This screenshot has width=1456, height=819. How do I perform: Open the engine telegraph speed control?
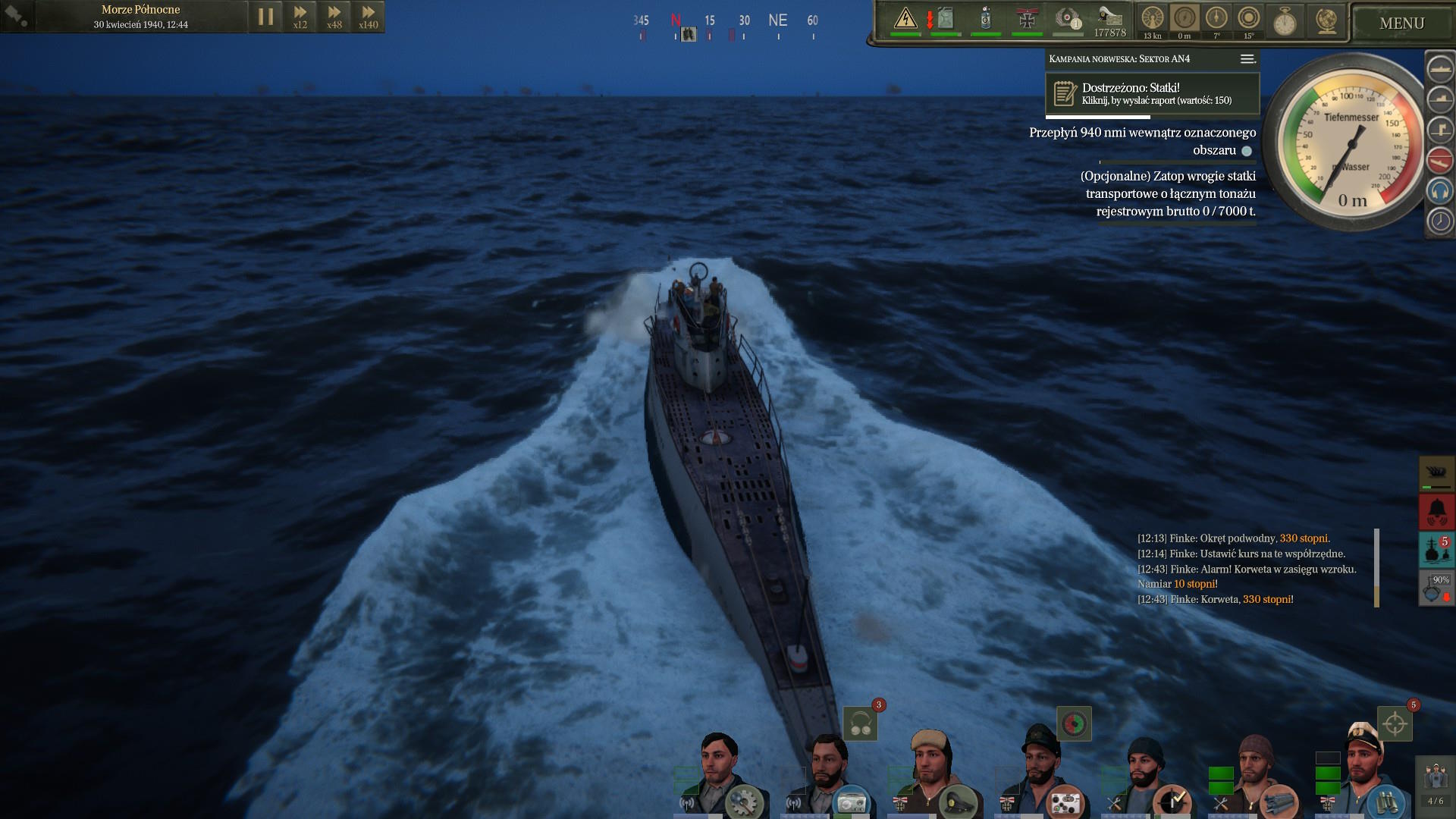click(x=1152, y=18)
